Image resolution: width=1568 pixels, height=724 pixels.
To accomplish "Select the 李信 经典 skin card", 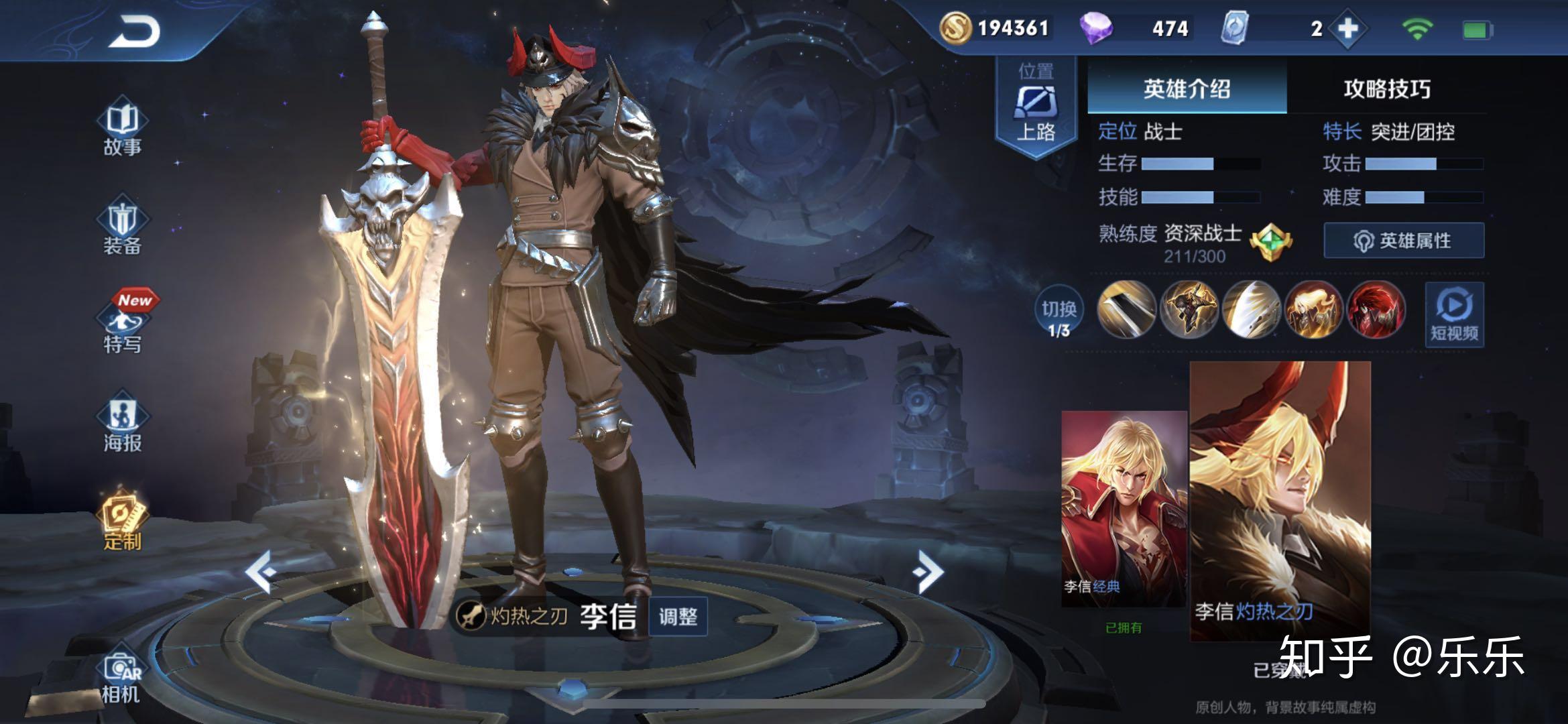I will (x=1124, y=509).
